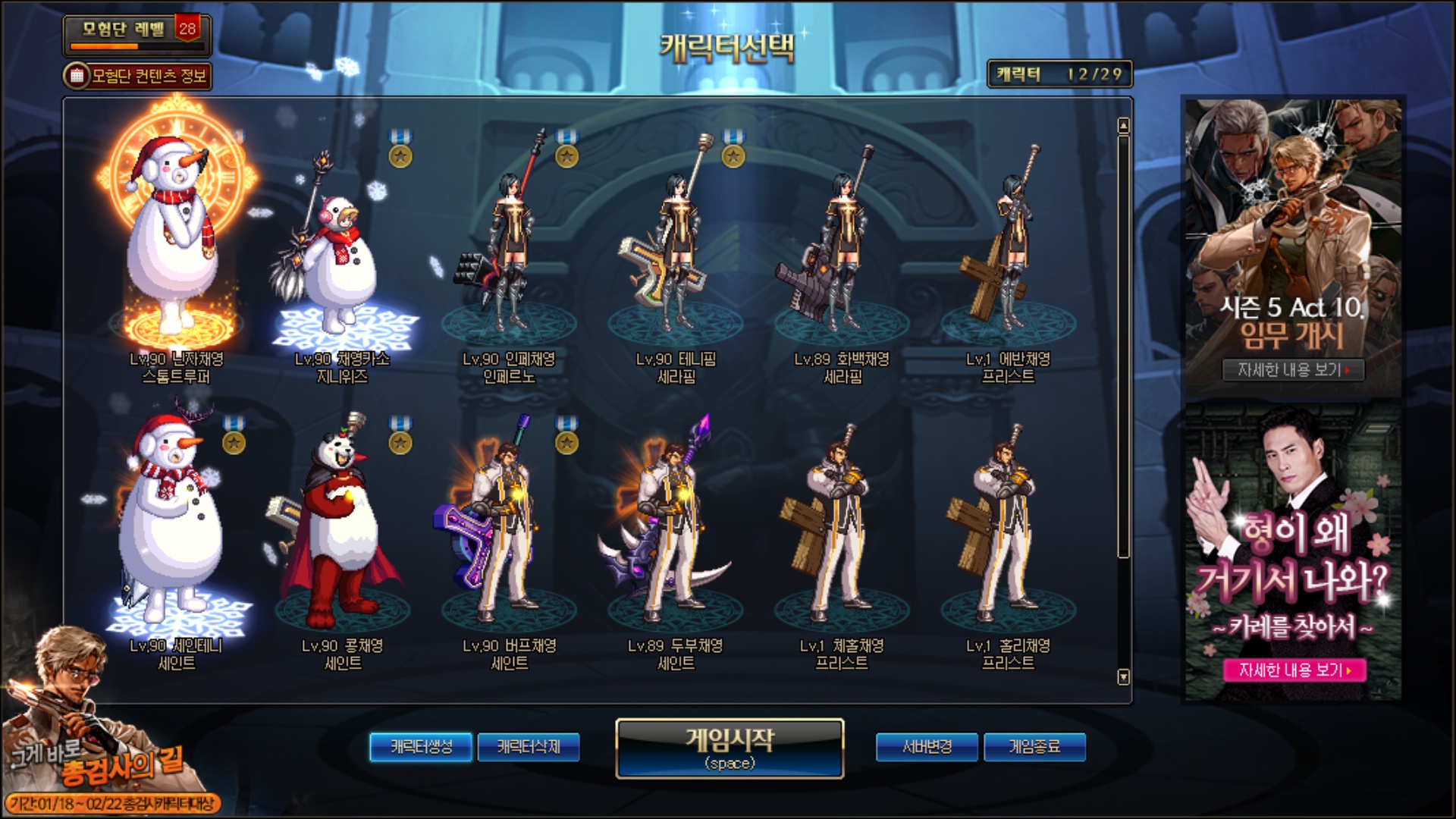Select the Lv.90 세인테니 세인트 snowman
The width and height of the screenshot is (1456, 819).
(x=176, y=531)
